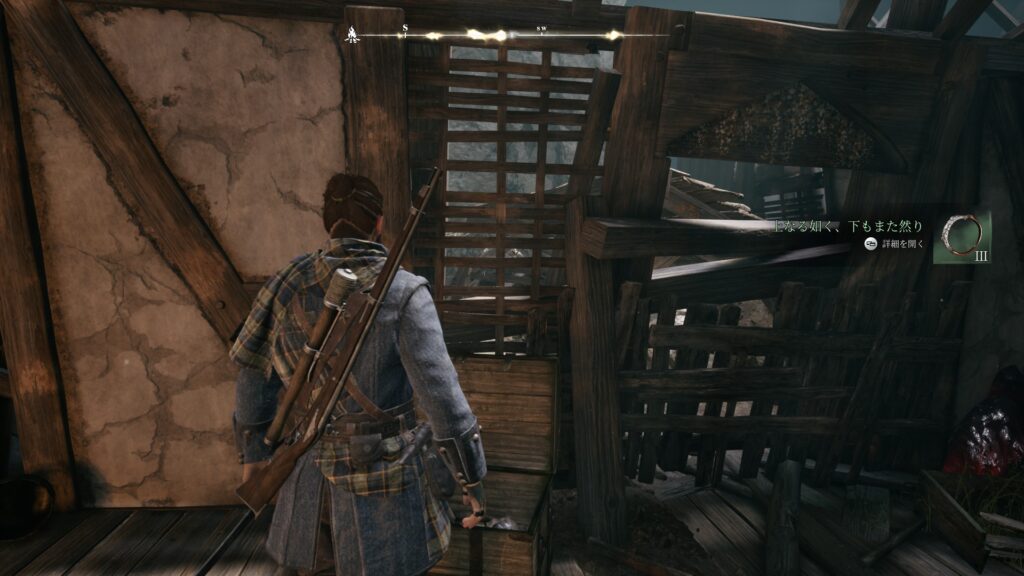Open the 上なる如く、下もまた然り notification
The height and width of the screenshot is (576, 1024).
pyautogui.click(x=849, y=227)
